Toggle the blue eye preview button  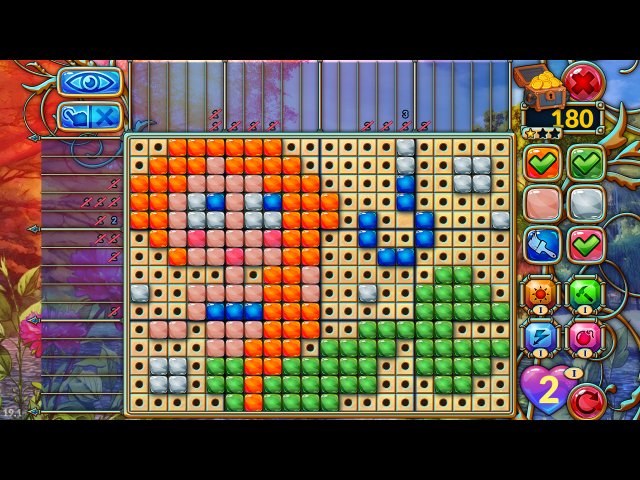[x=89, y=81]
